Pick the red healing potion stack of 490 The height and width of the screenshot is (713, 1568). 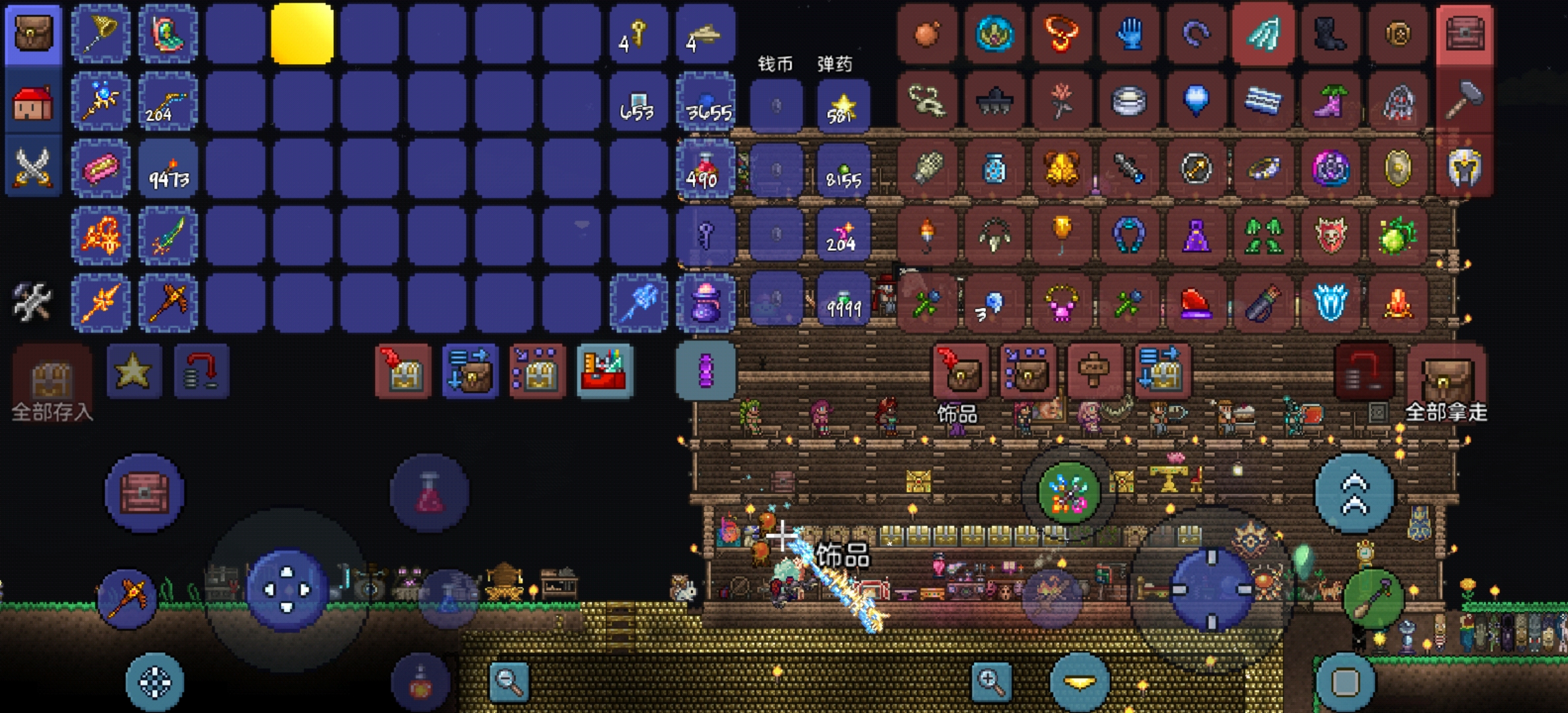point(705,170)
